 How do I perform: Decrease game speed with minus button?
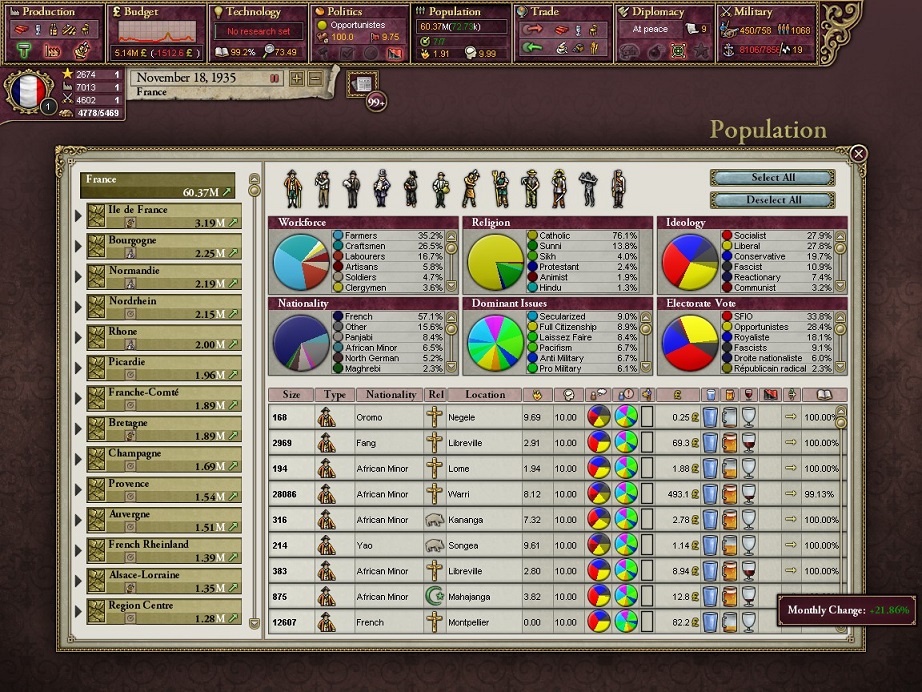315,78
